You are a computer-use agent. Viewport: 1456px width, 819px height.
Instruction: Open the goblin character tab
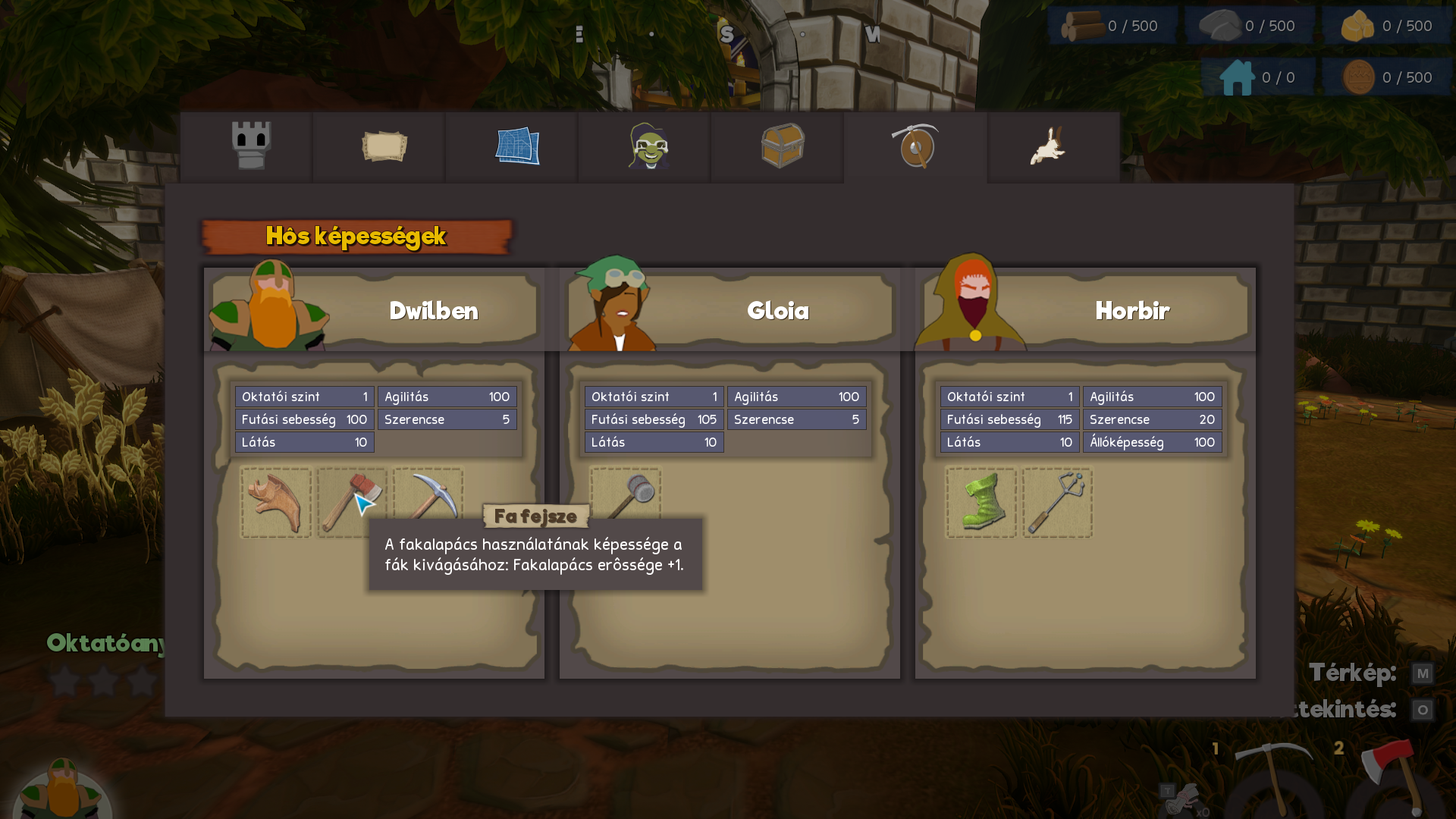coord(649,146)
